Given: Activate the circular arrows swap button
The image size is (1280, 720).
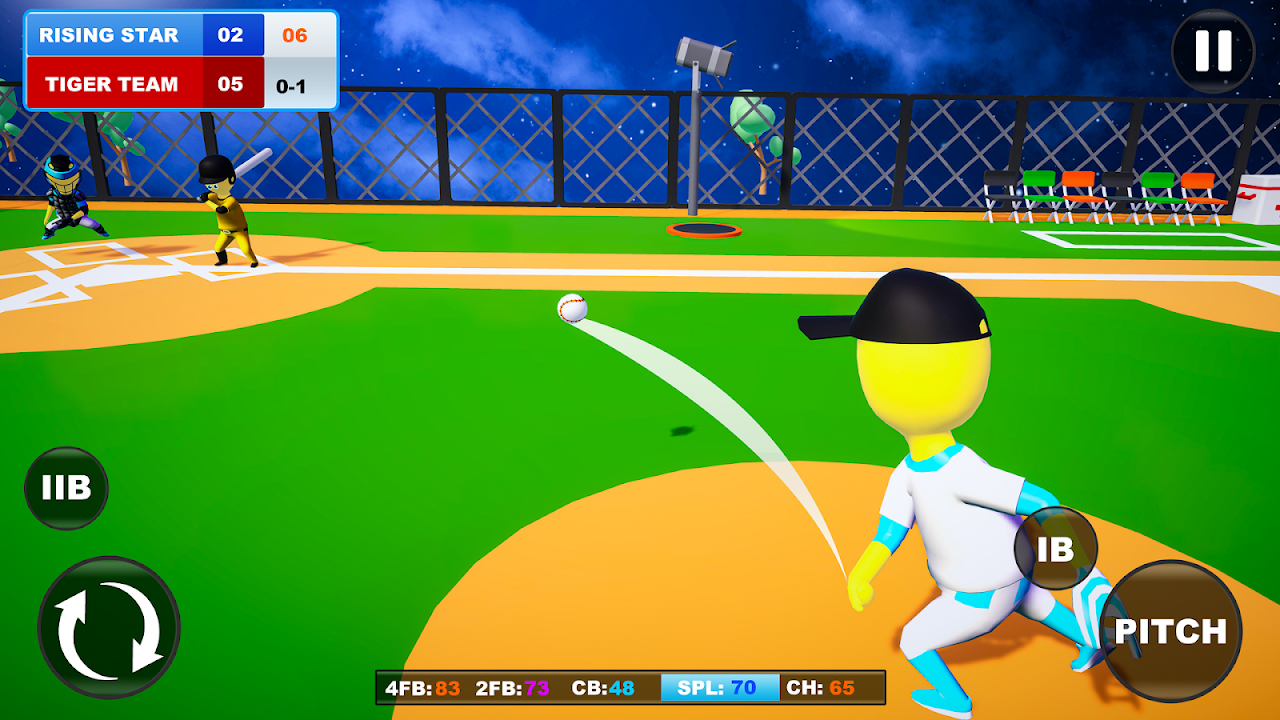Looking at the screenshot, I should [109, 627].
